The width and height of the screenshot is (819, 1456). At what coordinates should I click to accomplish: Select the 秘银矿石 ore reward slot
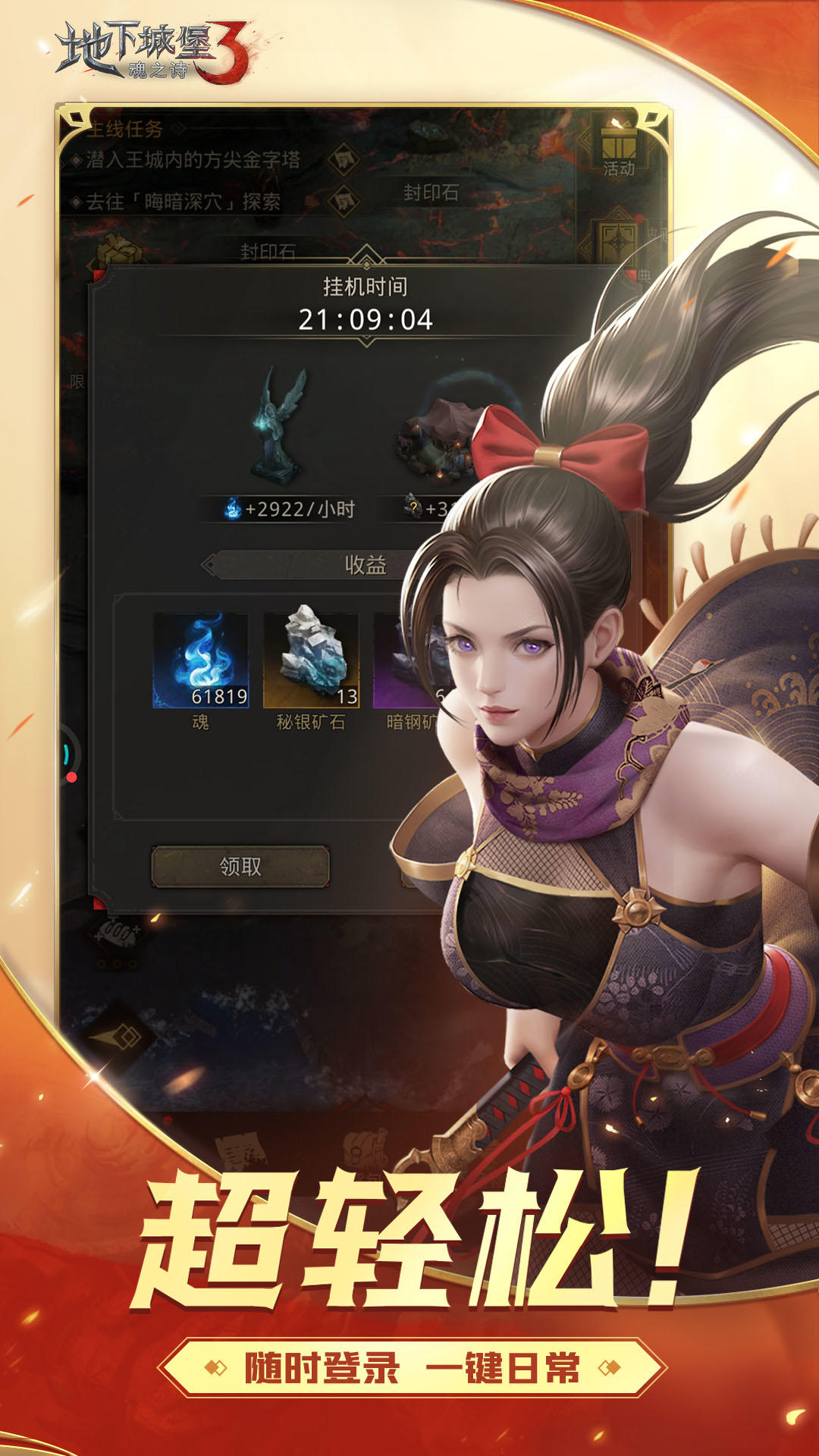(x=311, y=661)
